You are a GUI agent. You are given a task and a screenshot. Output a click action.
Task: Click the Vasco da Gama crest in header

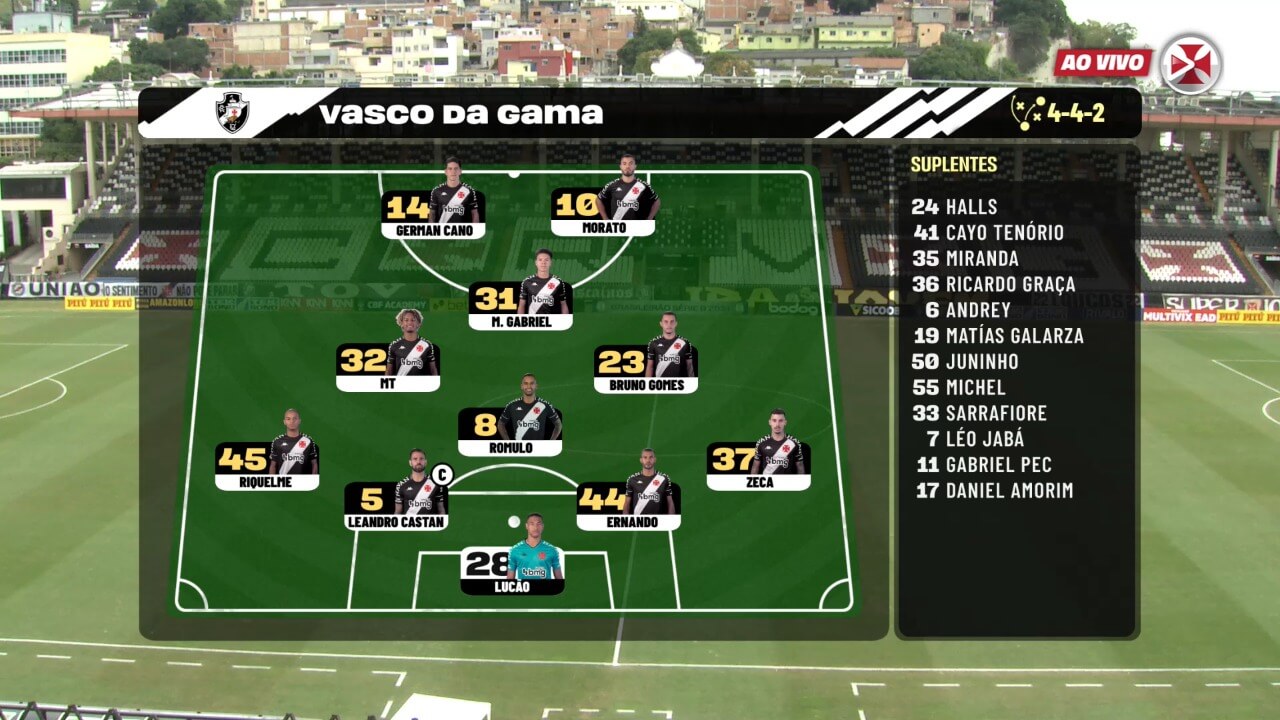coord(232,113)
